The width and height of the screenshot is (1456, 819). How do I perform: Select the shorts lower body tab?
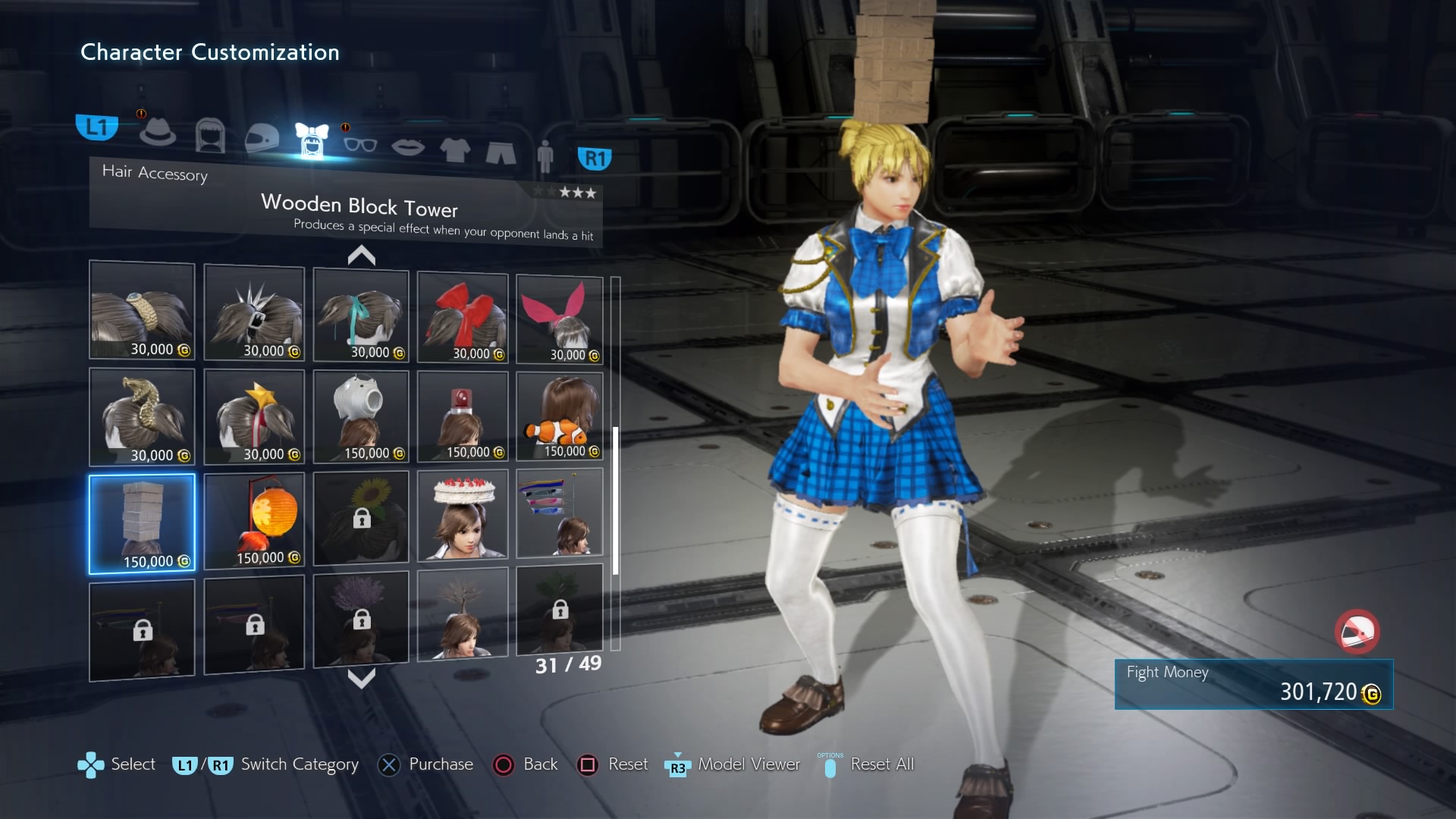pyautogui.click(x=500, y=152)
